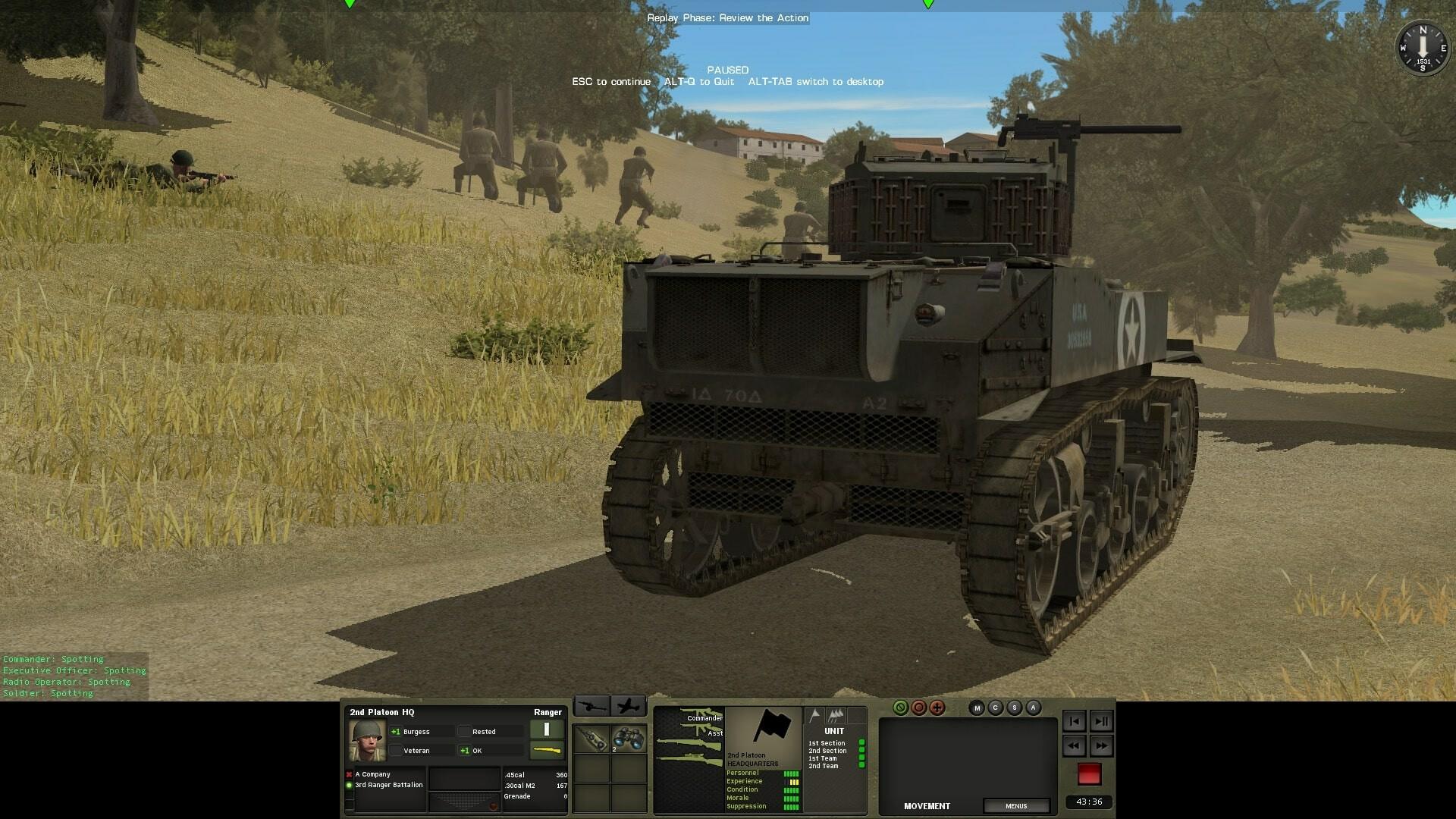
Task: Click the soldier portrait of 2nd Platoon HQ
Action: [366, 739]
